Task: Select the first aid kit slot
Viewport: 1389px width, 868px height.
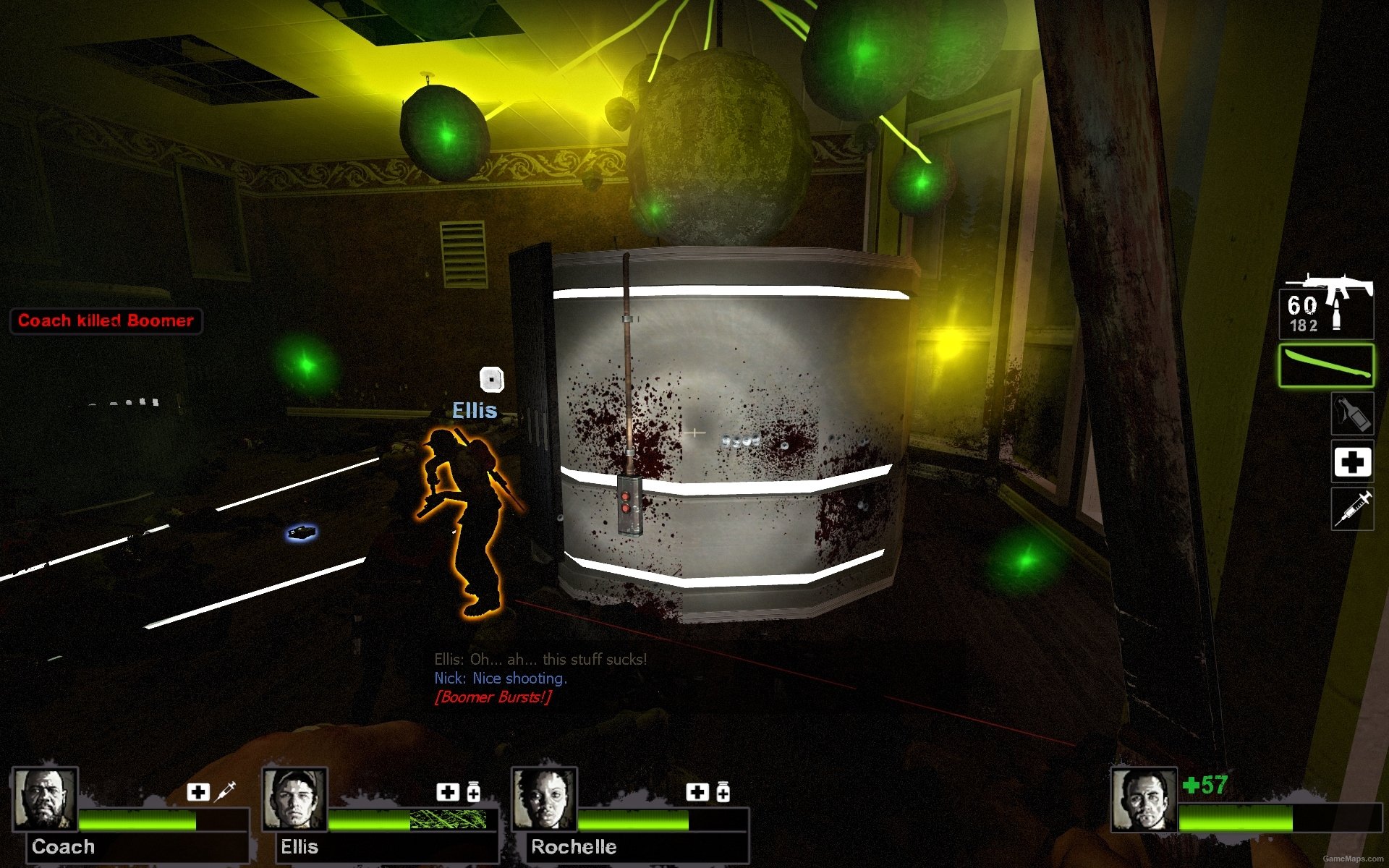Action: point(1352,462)
